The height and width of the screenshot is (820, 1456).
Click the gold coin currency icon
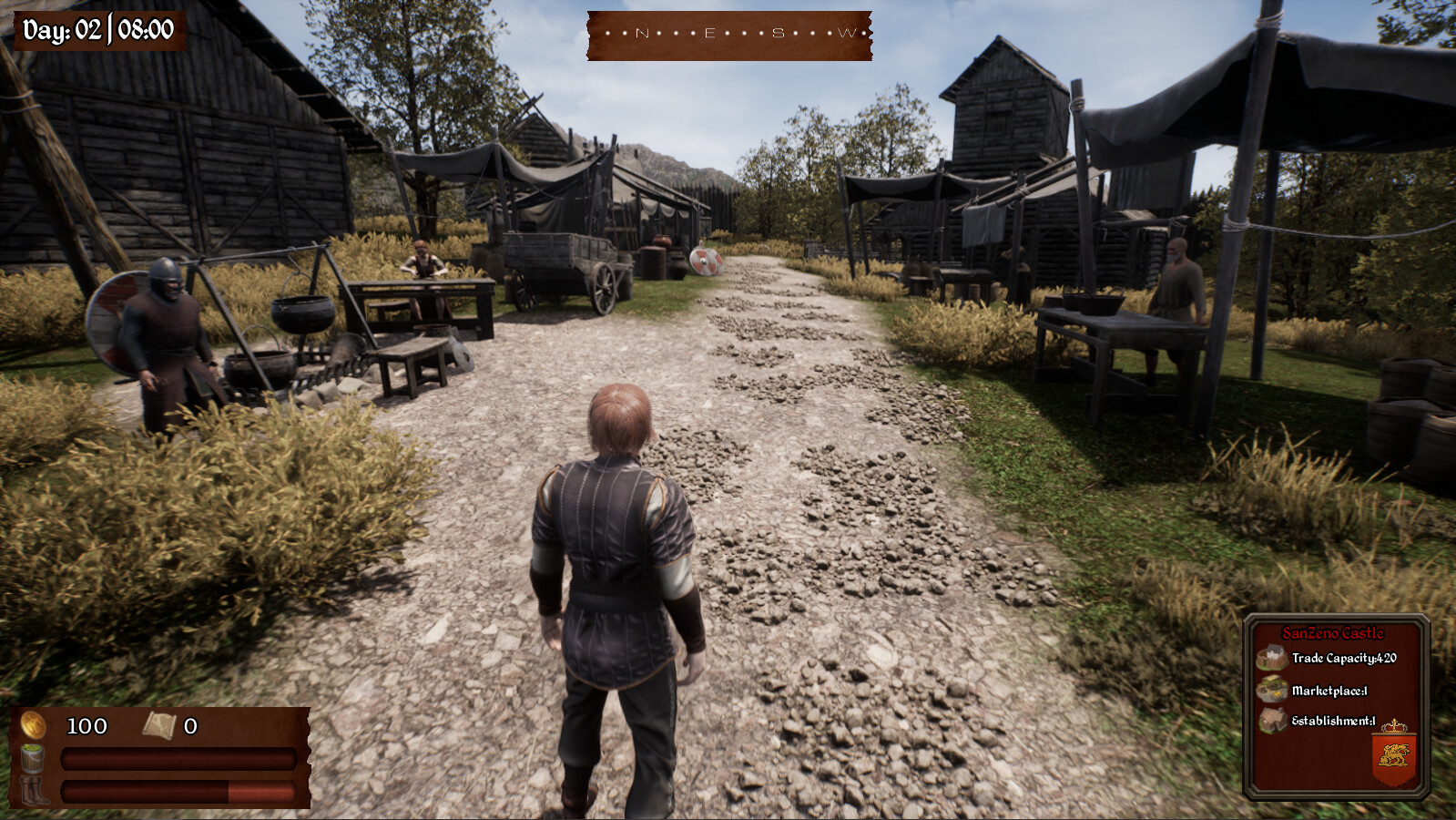pos(33,724)
